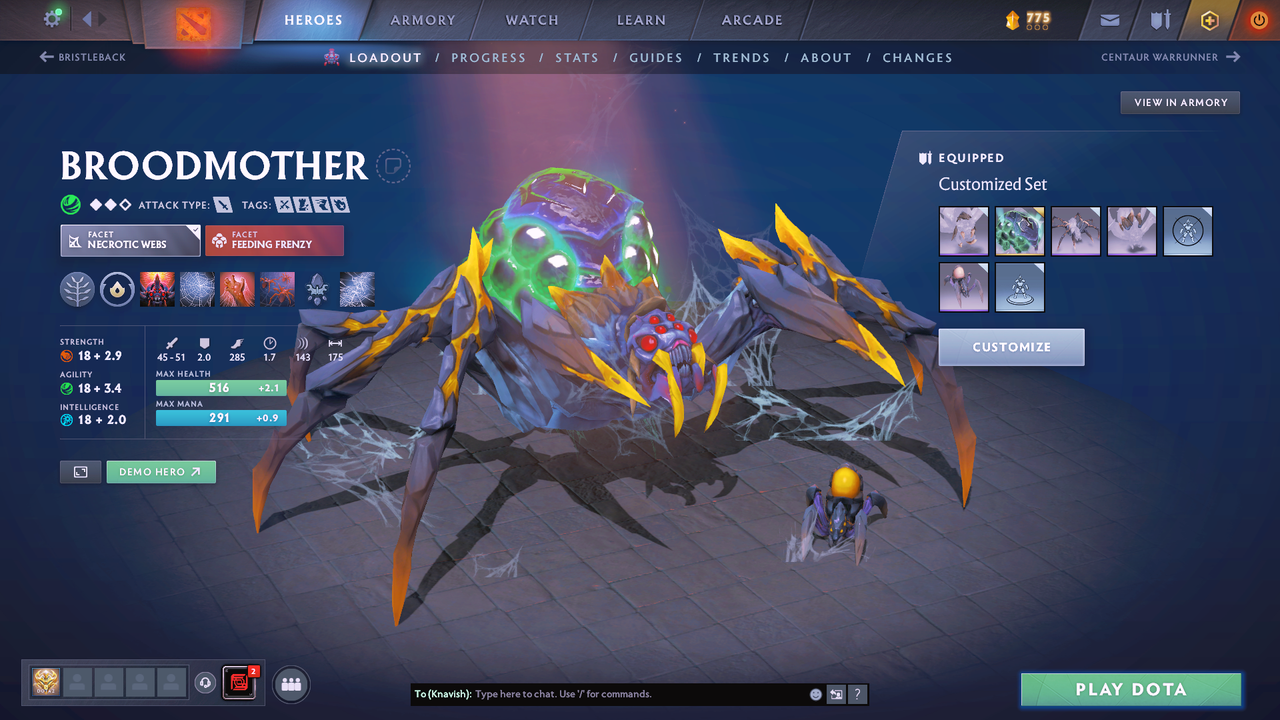Open the Spin Web ability icon
The width and height of the screenshot is (1280, 720).
click(x=197, y=289)
